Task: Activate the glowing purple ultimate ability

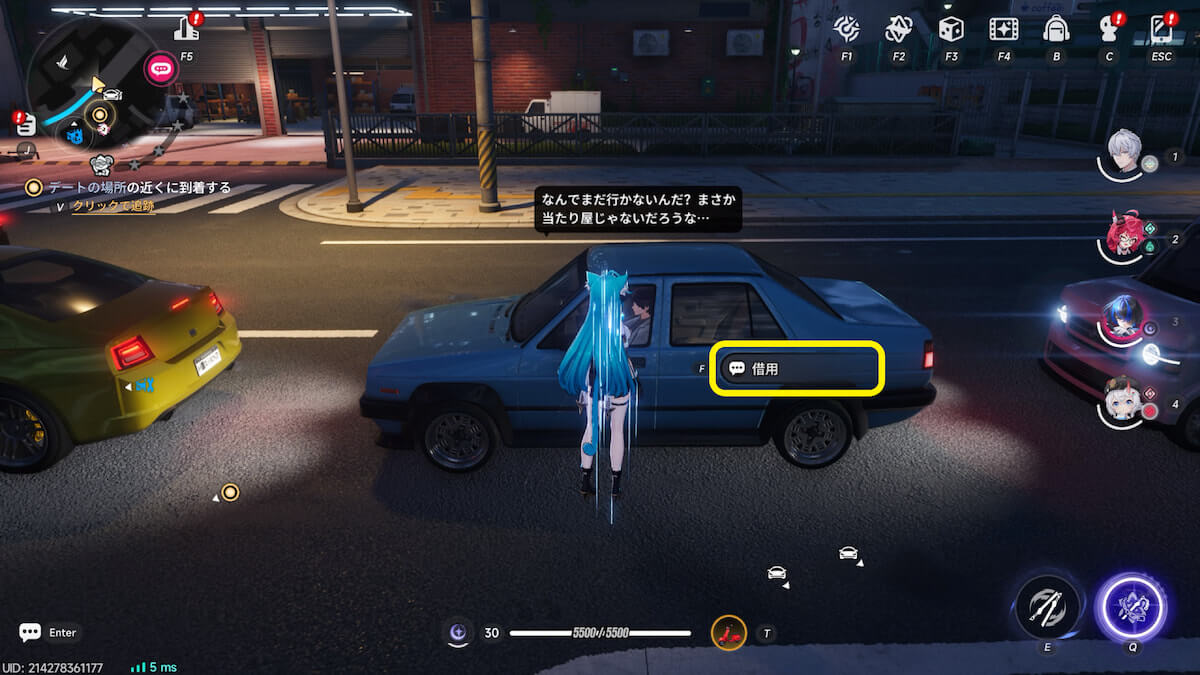Action: [x=1132, y=607]
